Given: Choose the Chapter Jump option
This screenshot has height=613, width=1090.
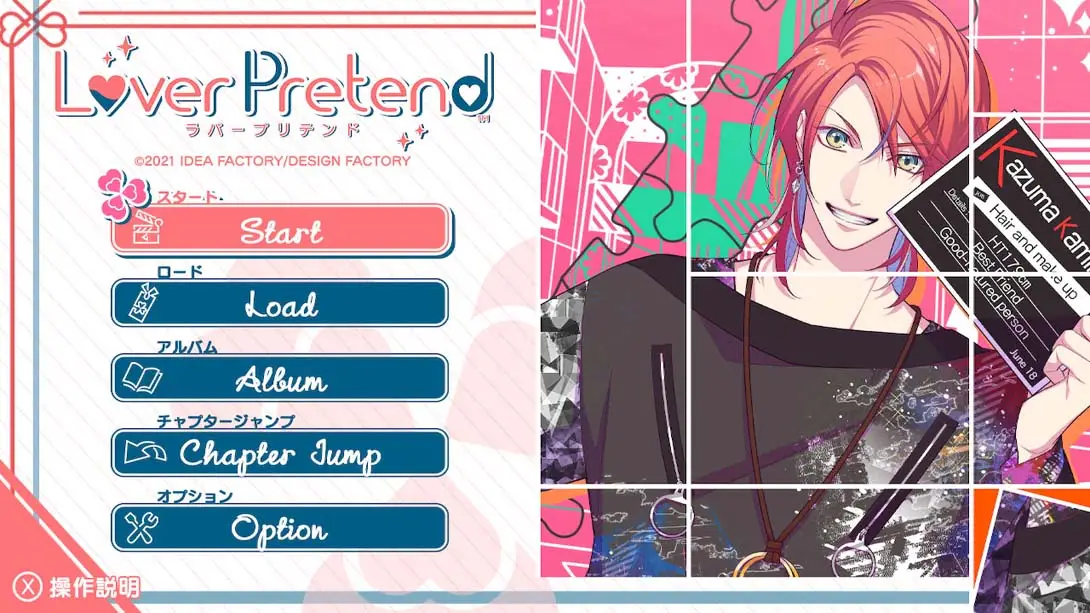Looking at the screenshot, I should (x=280, y=454).
